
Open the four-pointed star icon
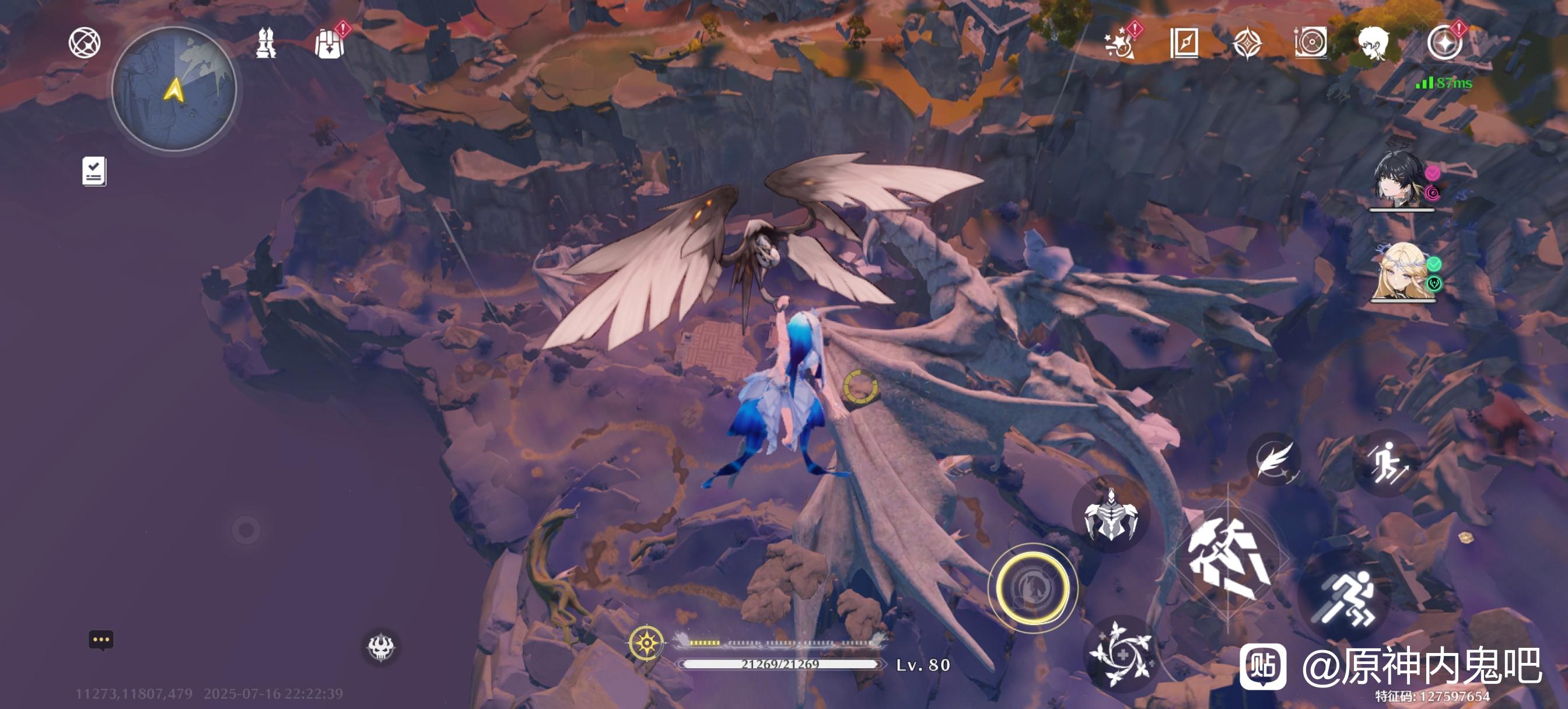point(1247,44)
